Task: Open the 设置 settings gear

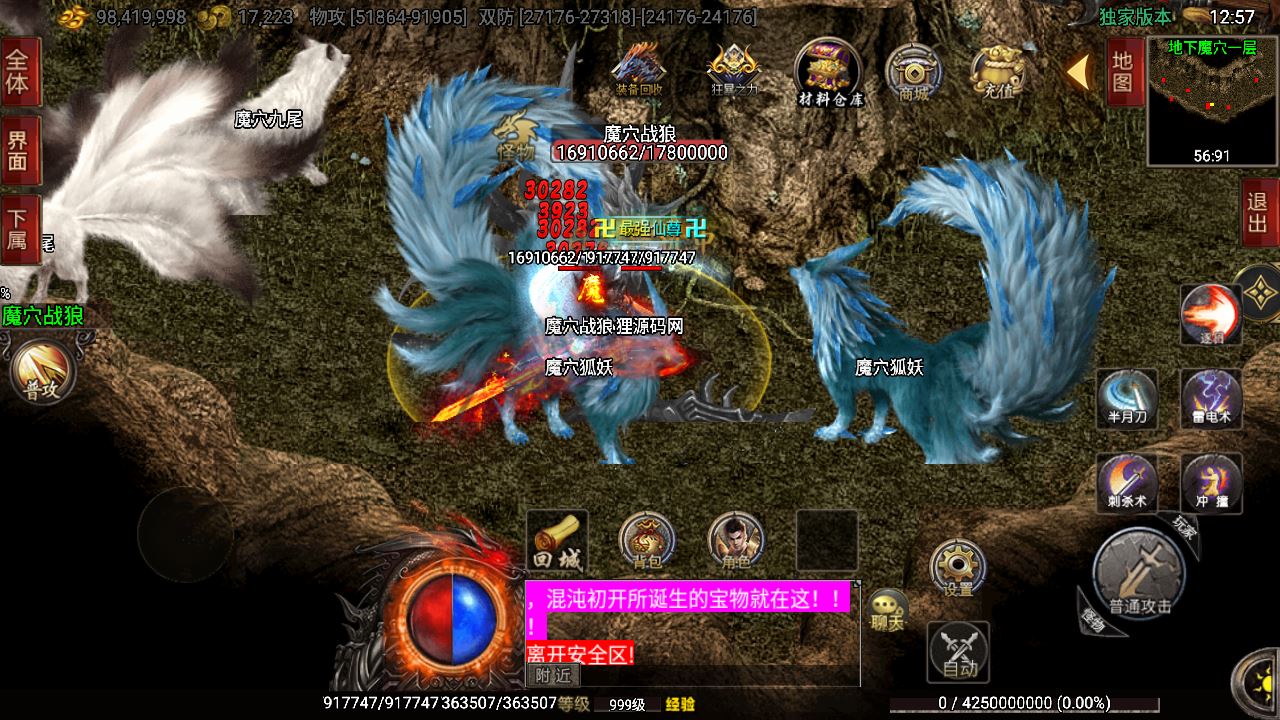Action: (x=958, y=568)
